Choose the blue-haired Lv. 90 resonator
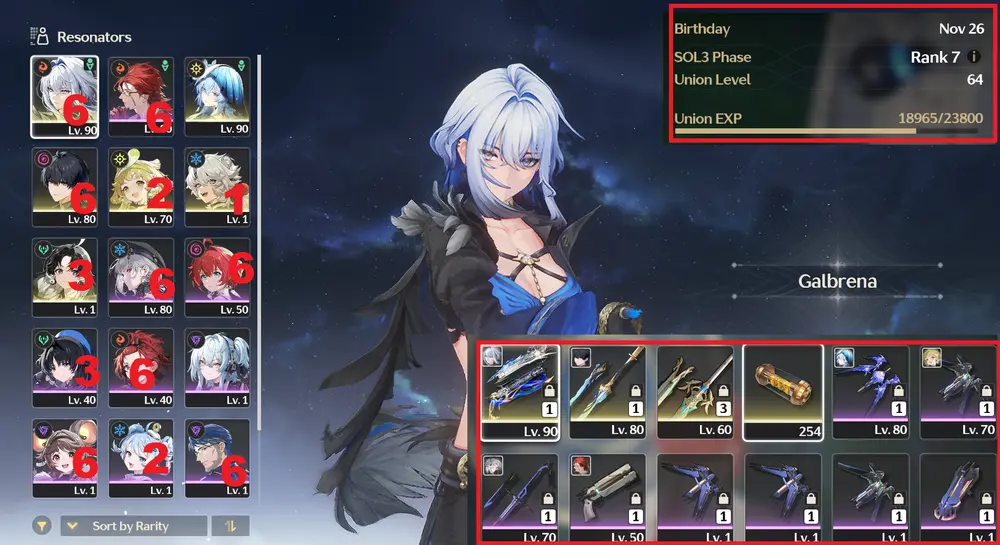The width and height of the screenshot is (1000, 545). tap(217, 96)
